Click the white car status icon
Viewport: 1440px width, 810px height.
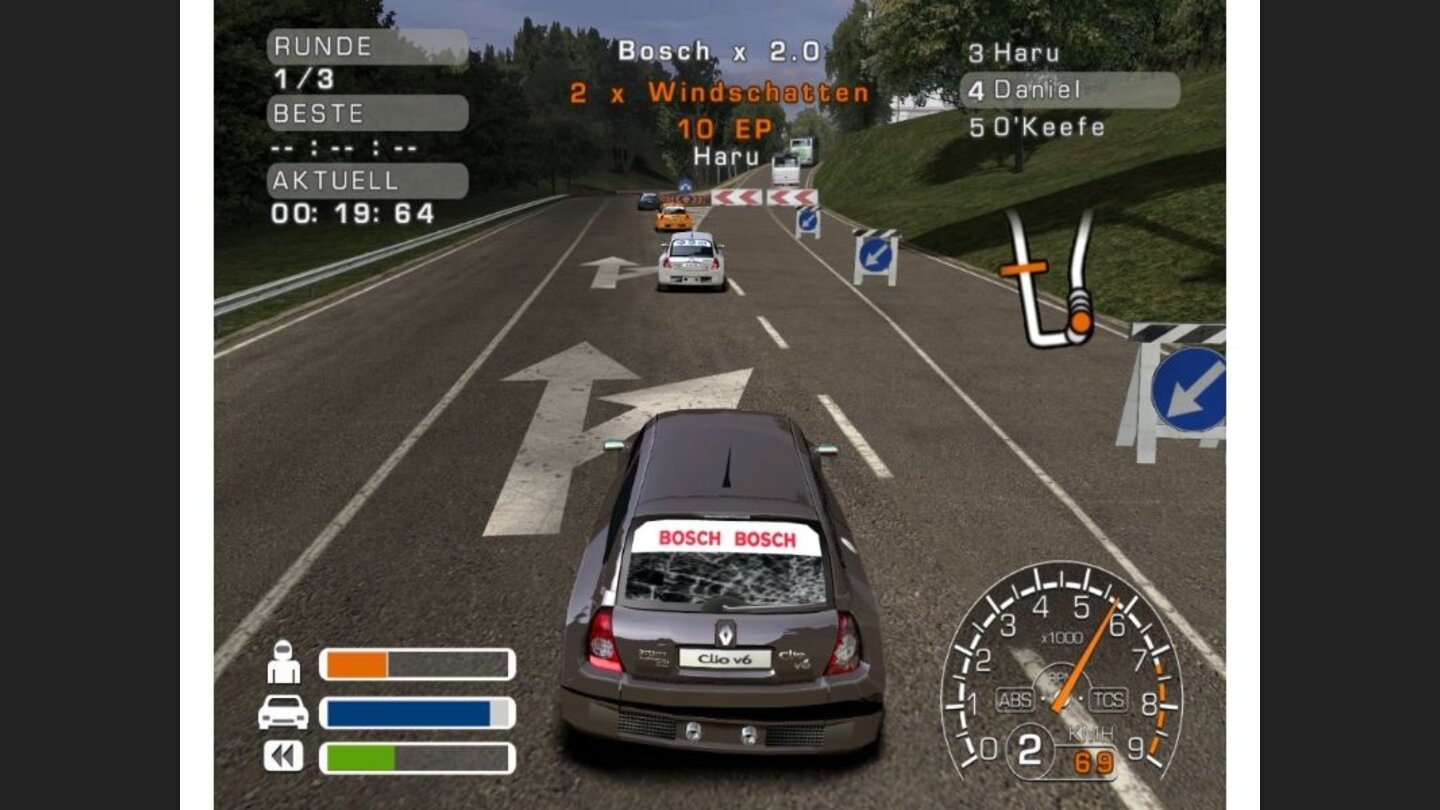[x=284, y=712]
